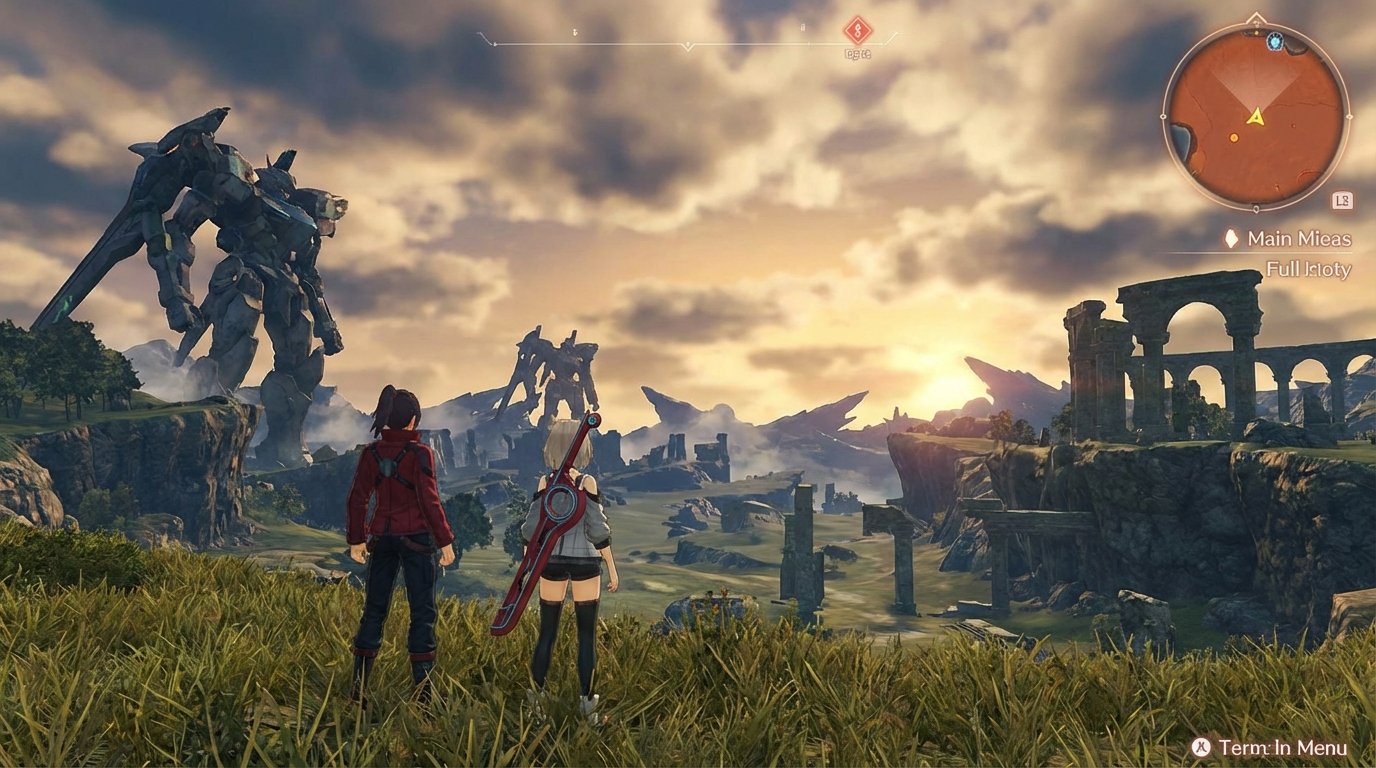Click the Full Ioty objective text

tap(1308, 269)
